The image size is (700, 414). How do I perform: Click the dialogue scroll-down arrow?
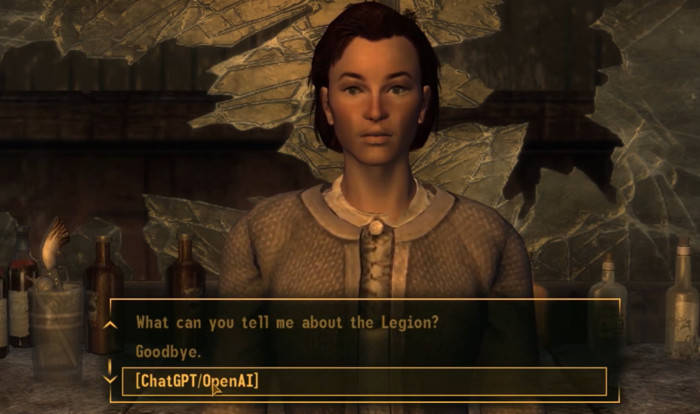(x=111, y=377)
